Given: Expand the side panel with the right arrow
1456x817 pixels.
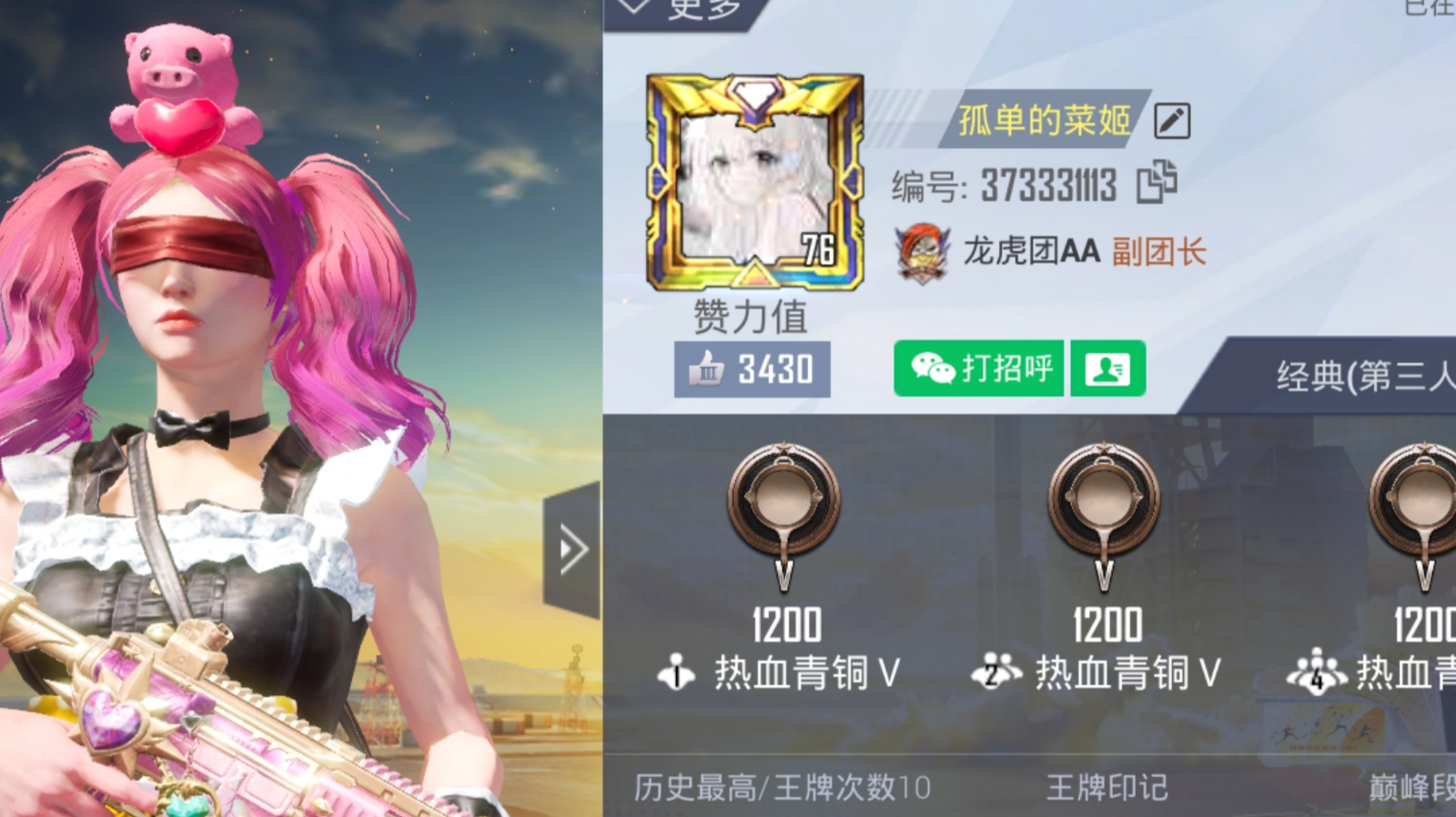Looking at the screenshot, I should [571, 547].
